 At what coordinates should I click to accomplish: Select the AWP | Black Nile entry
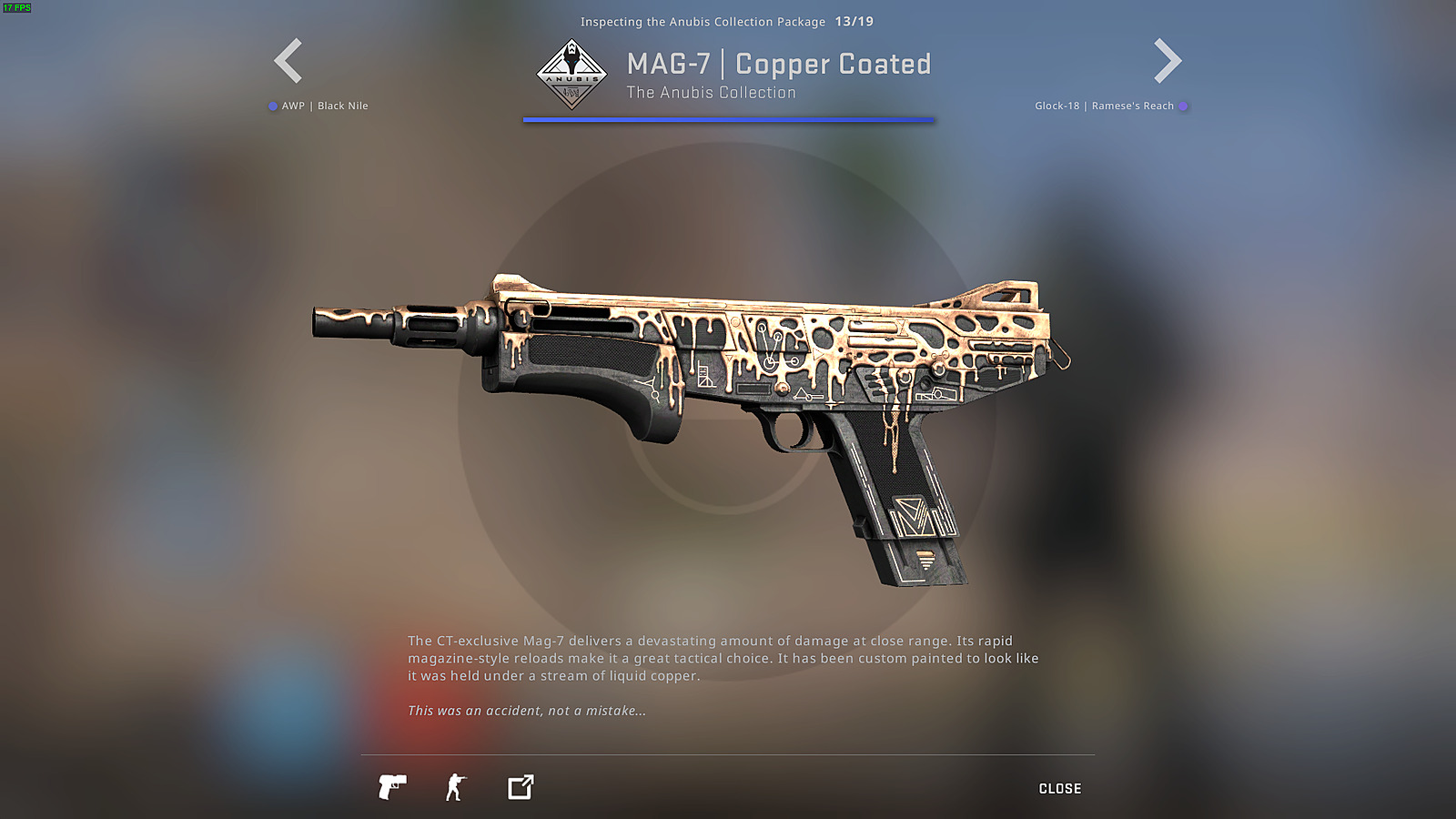point(326,106)
